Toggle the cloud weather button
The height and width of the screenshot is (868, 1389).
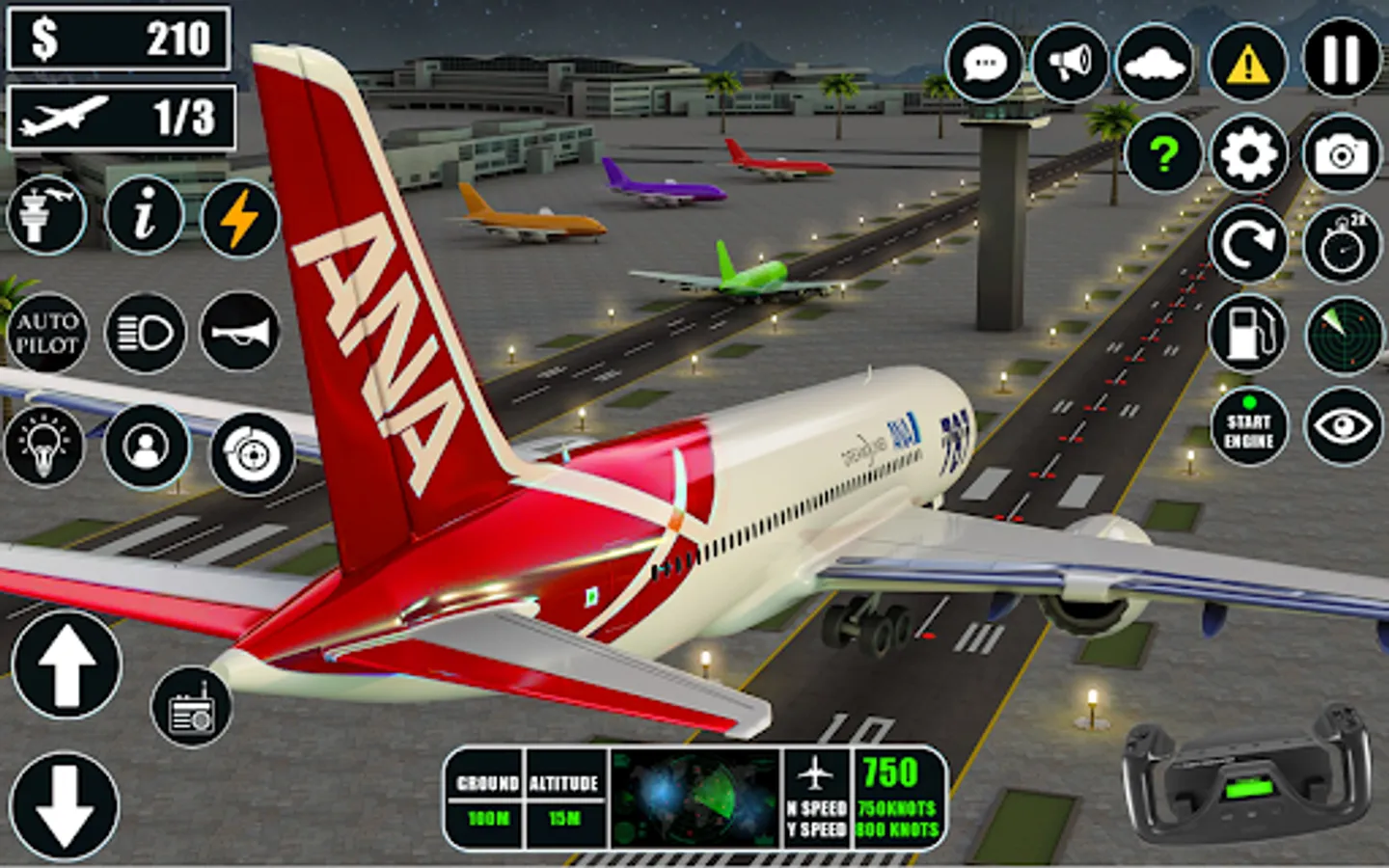[x=1155, y=64]
